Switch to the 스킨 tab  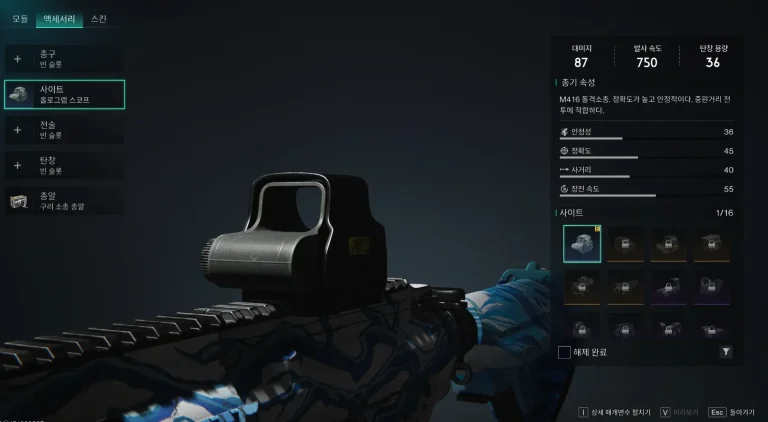99,18
